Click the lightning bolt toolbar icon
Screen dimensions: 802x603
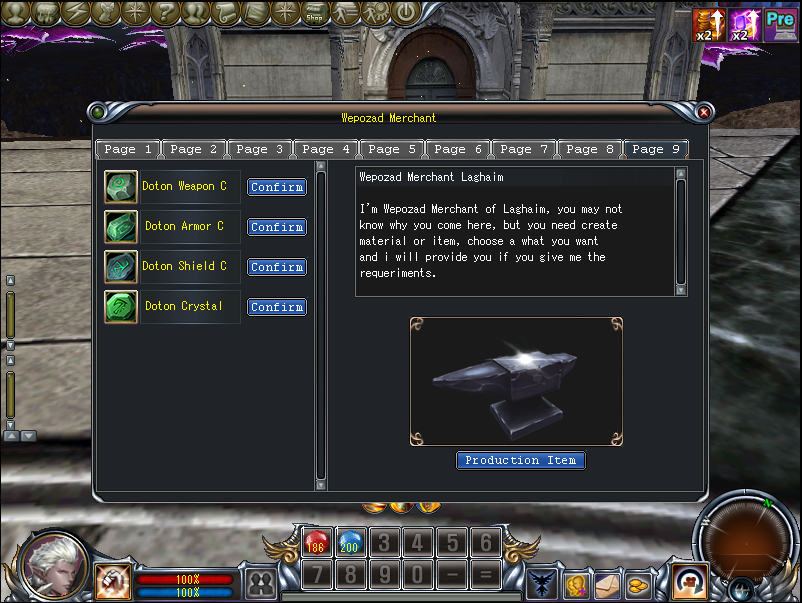pos(76,13)
